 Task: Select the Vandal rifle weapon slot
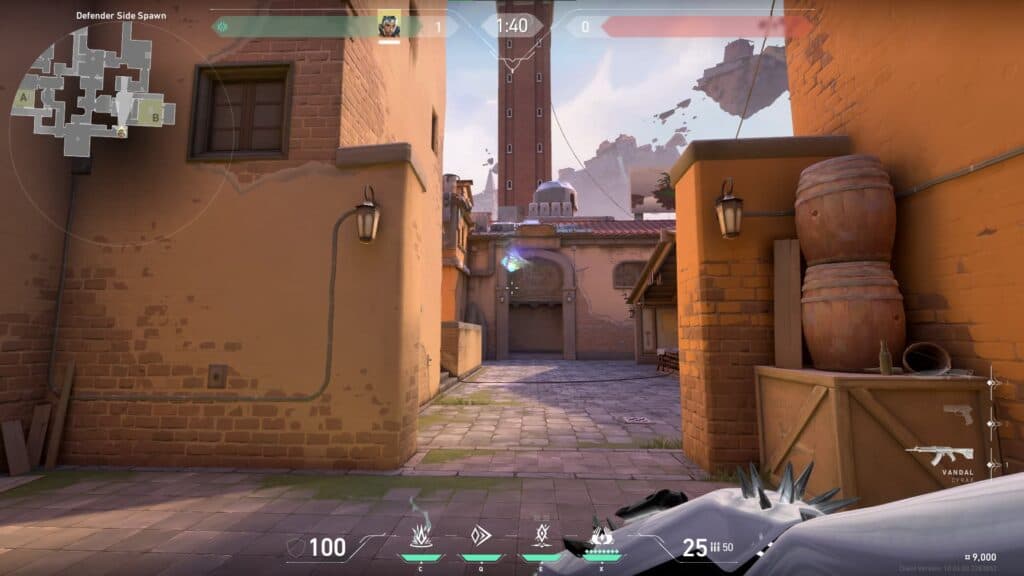pos(939,455)
